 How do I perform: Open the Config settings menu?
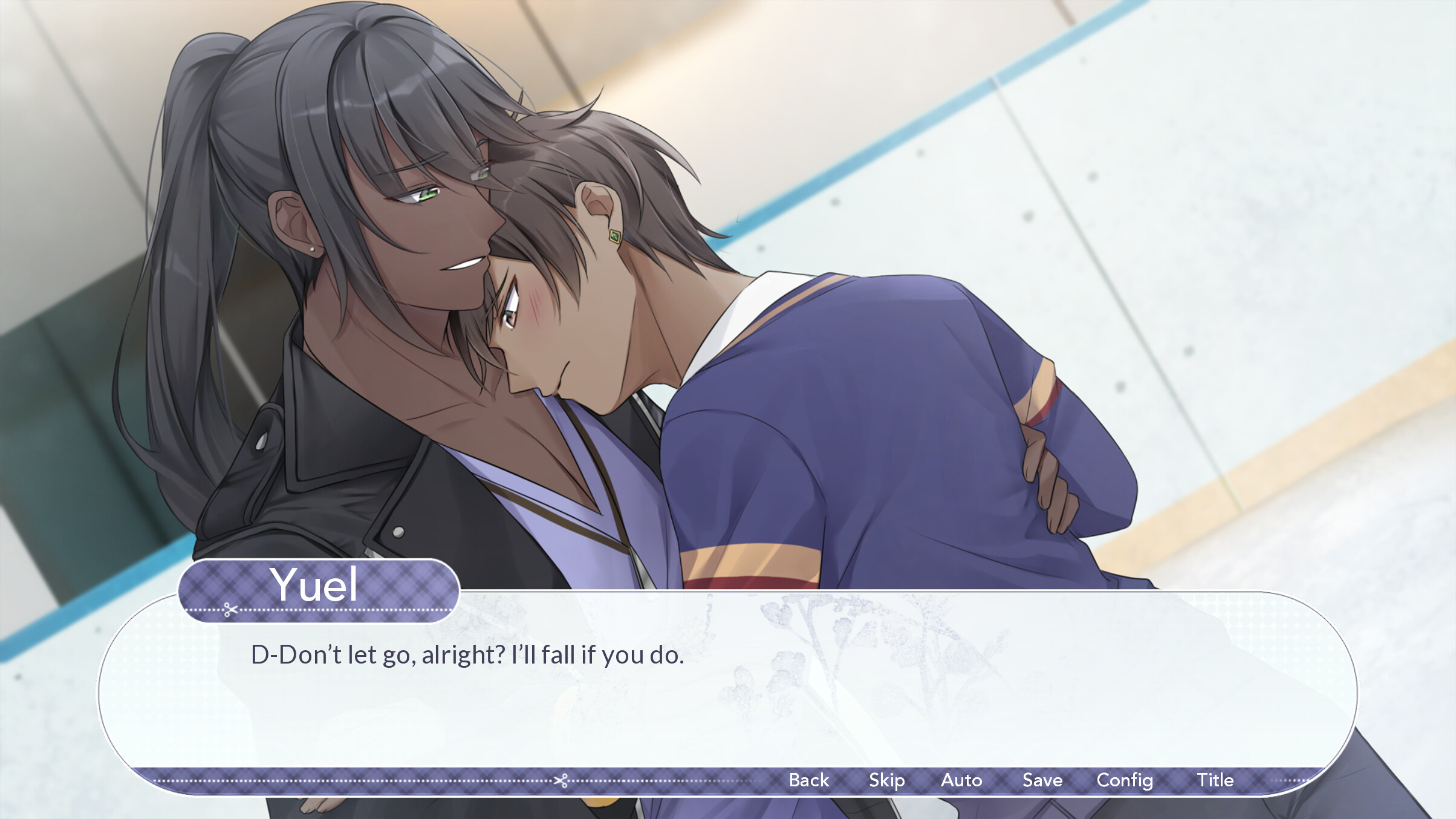(x=1124, y=780)
